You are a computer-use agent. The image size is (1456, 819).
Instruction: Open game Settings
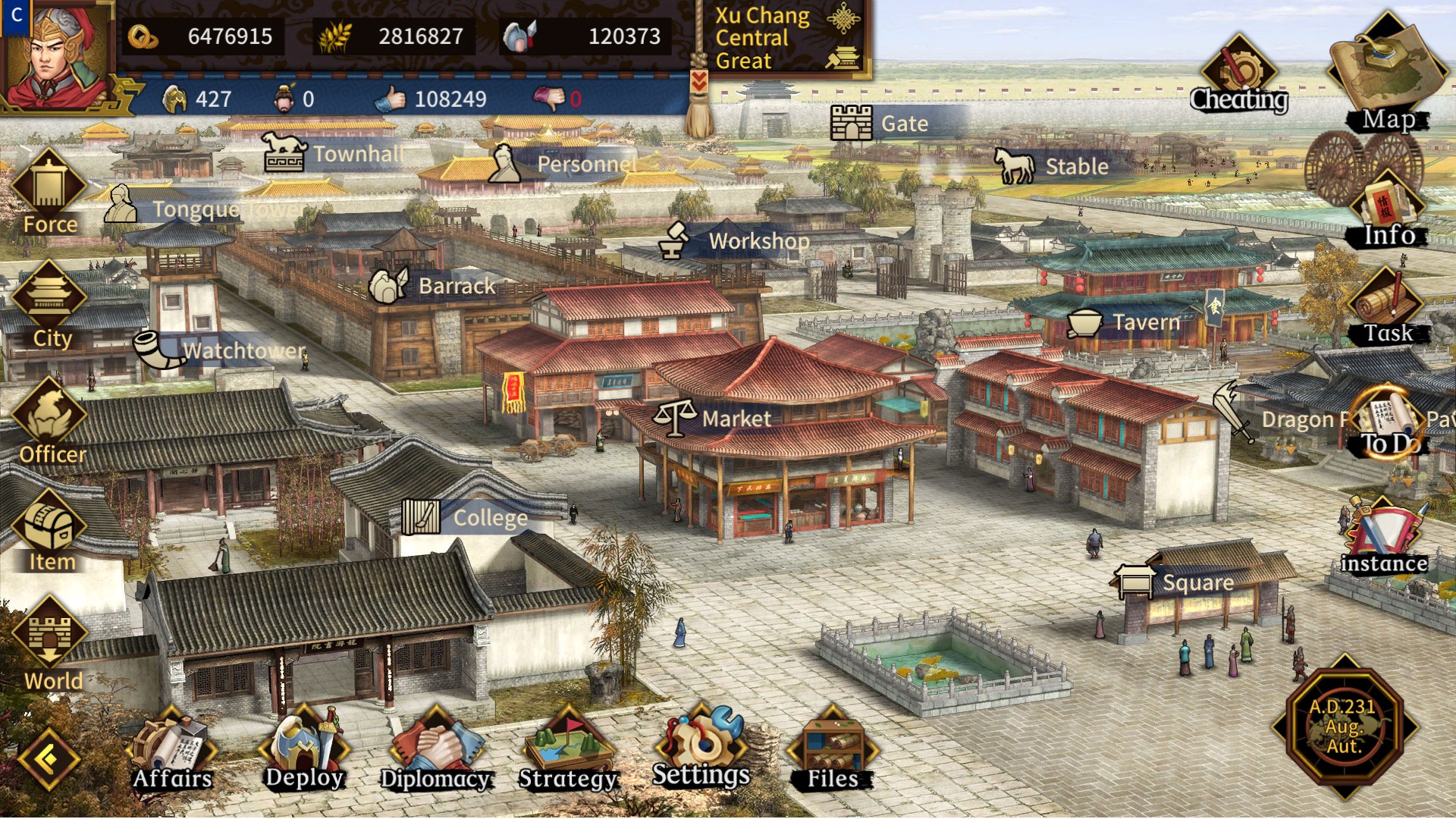tap(701, 747)
